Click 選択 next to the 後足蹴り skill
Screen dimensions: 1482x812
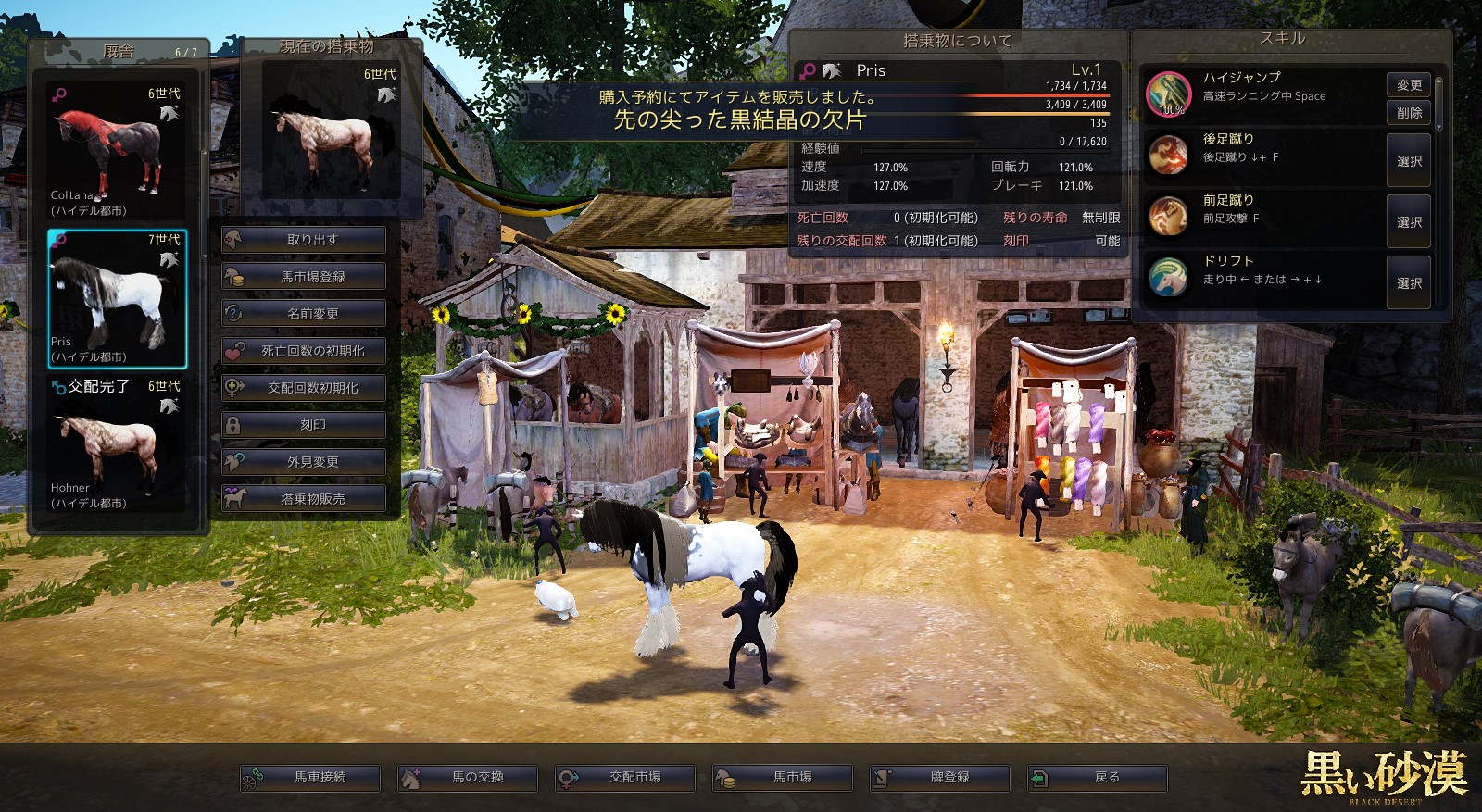click(x=1408, y=161)
